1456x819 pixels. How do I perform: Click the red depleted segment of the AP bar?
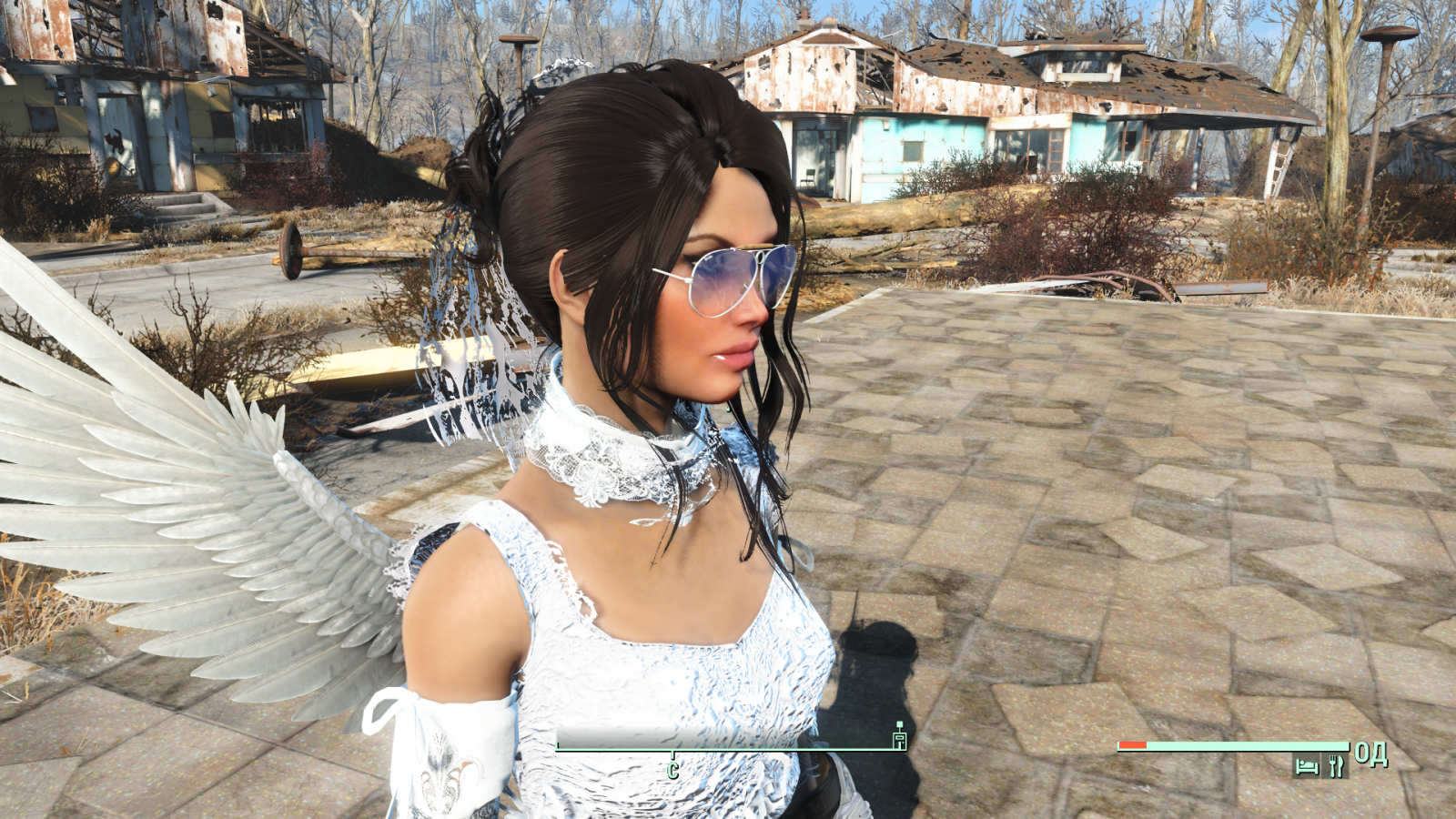[1131, 746]
